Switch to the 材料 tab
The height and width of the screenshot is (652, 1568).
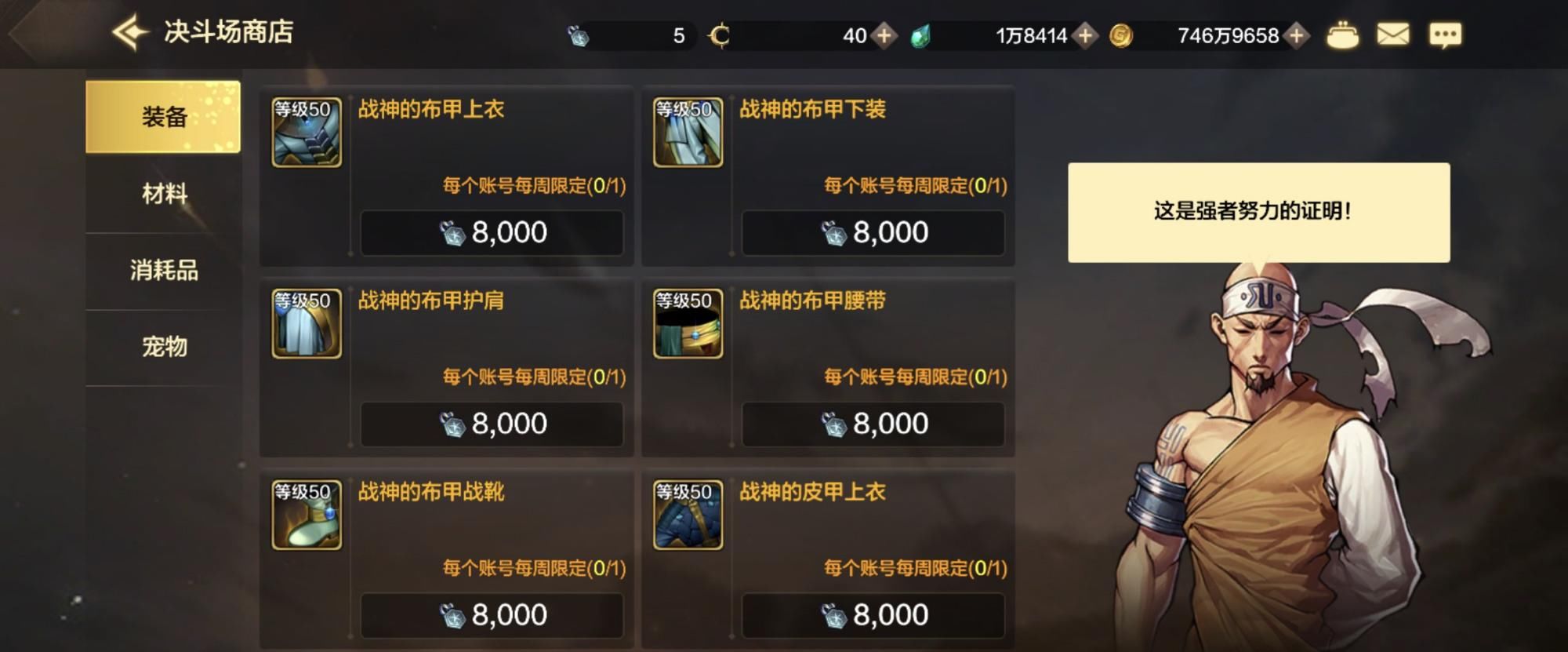165,191
